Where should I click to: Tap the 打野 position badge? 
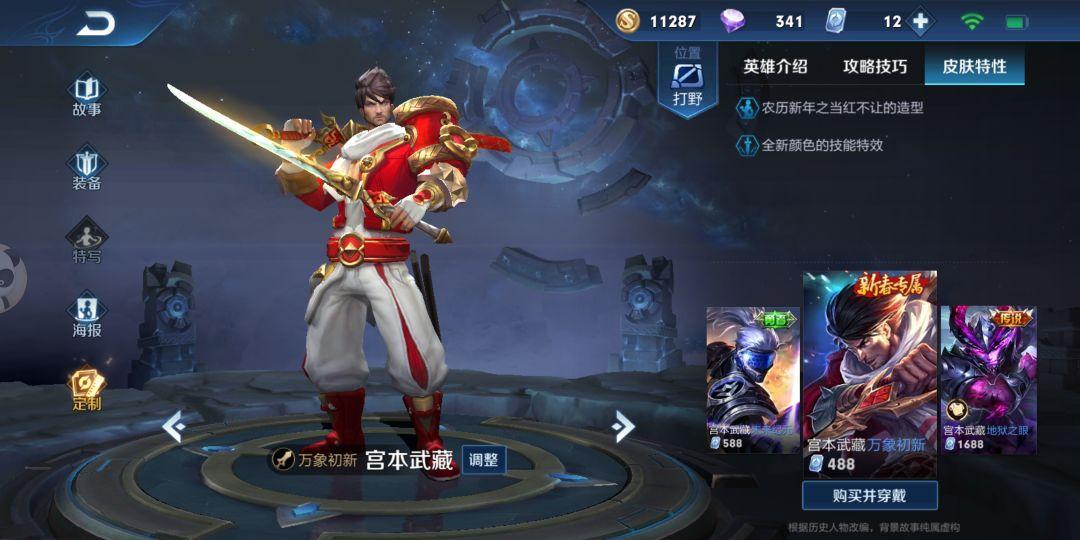point(687,80)
